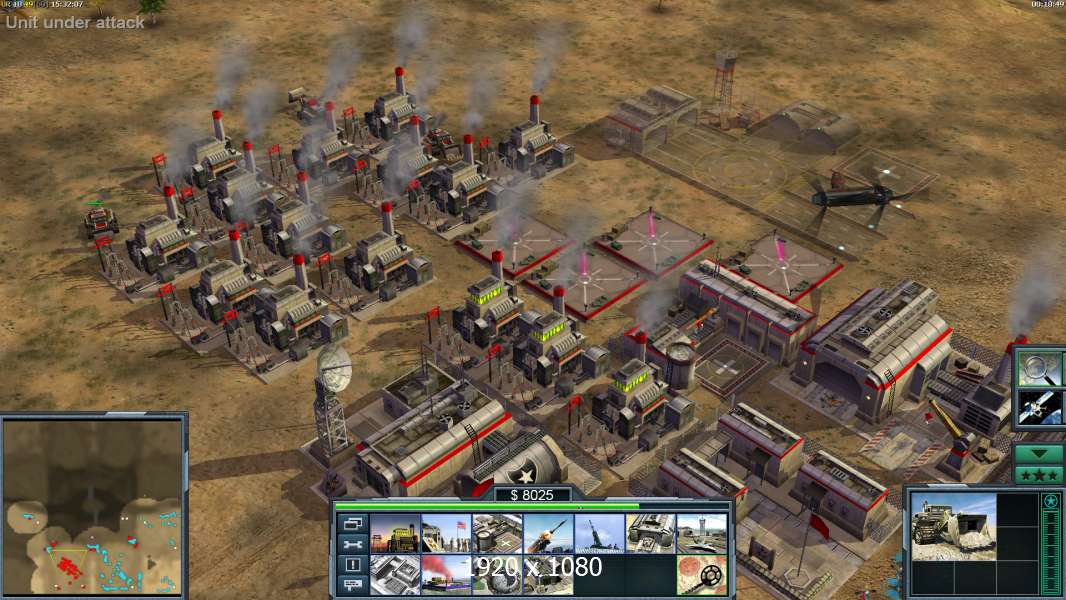
Task: Pick the artillery gun defense build icon
Action: tap(599, 534)
